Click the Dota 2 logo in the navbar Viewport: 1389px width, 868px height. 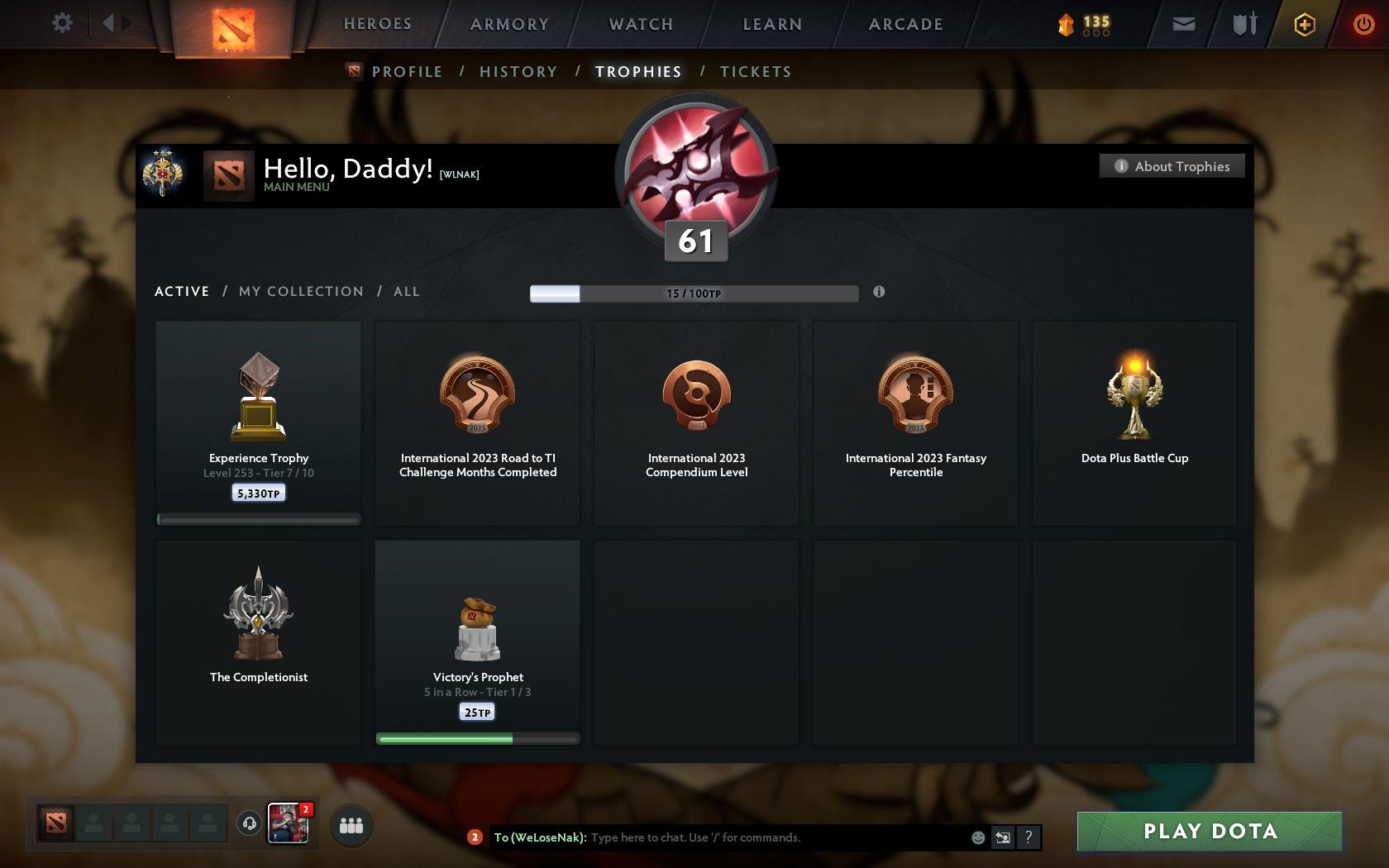pyautogui.click(x=232, y=27)
